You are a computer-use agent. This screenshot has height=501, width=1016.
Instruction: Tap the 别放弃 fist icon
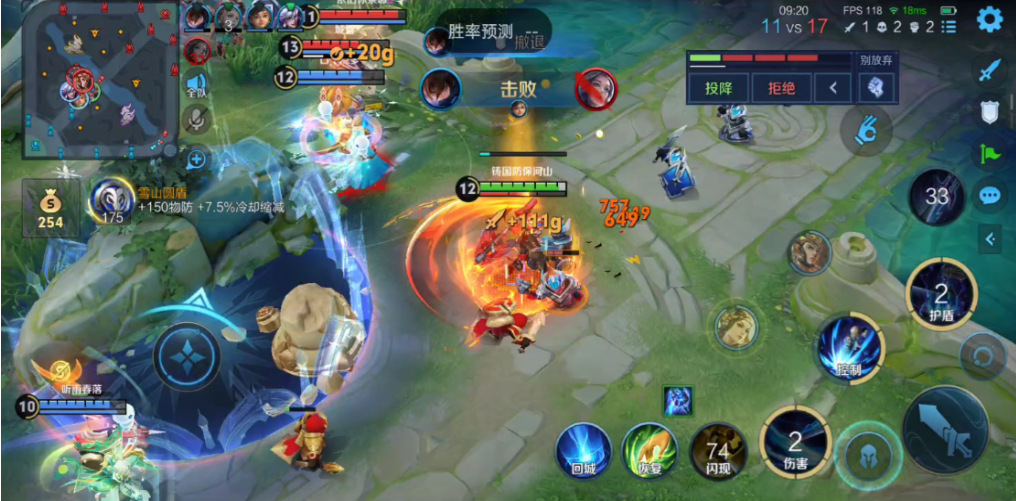[x=873, y=88]
